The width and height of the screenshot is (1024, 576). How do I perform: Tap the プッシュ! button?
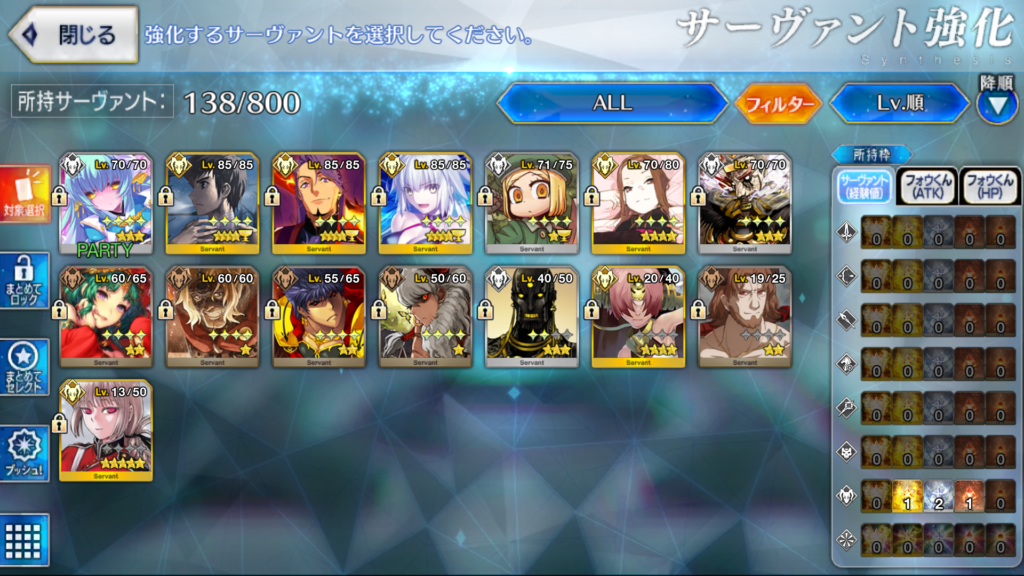pyautogui.click(x=25, y=454)
